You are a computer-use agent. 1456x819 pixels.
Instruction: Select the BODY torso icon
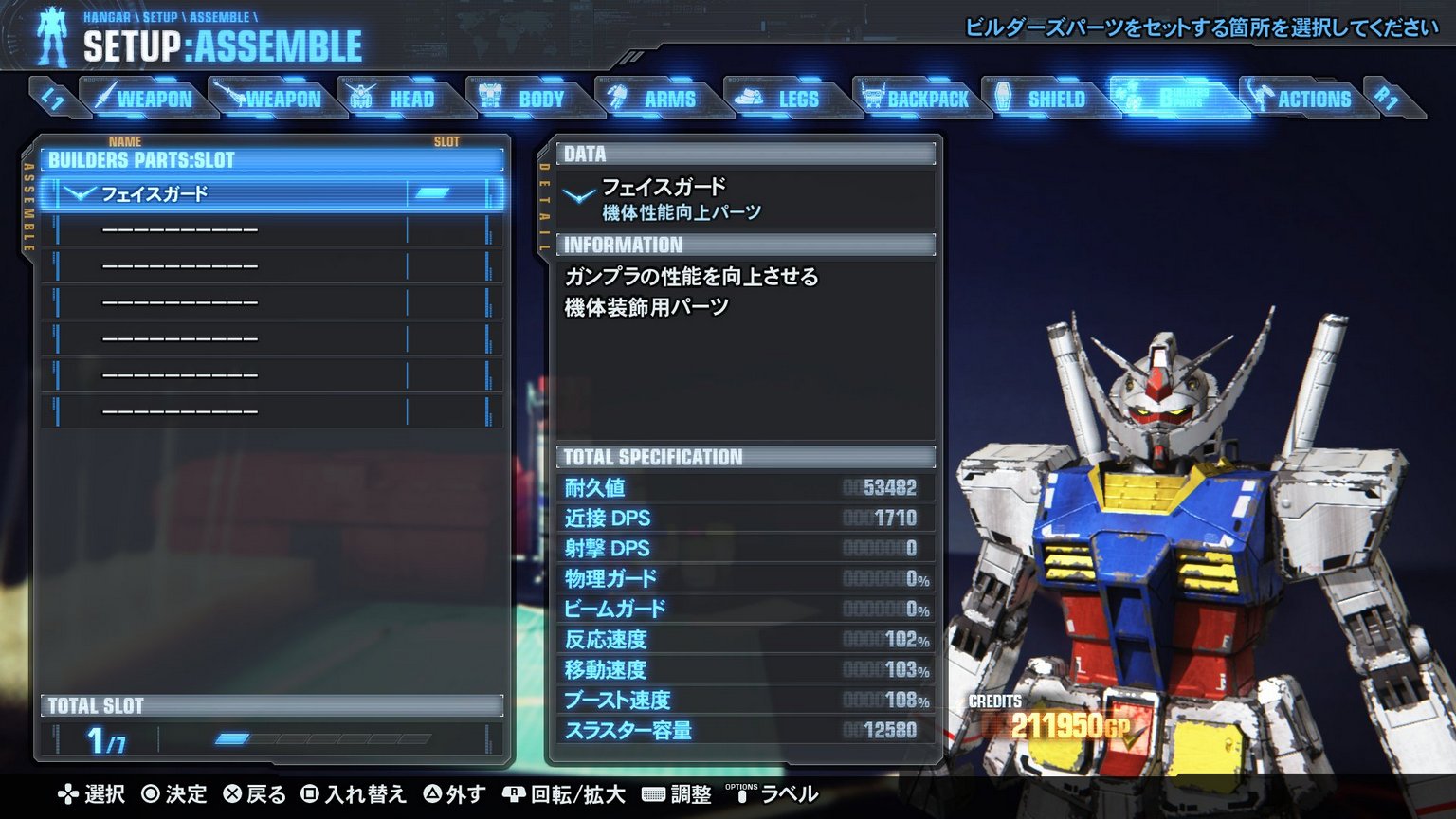[x=492, y=98]
